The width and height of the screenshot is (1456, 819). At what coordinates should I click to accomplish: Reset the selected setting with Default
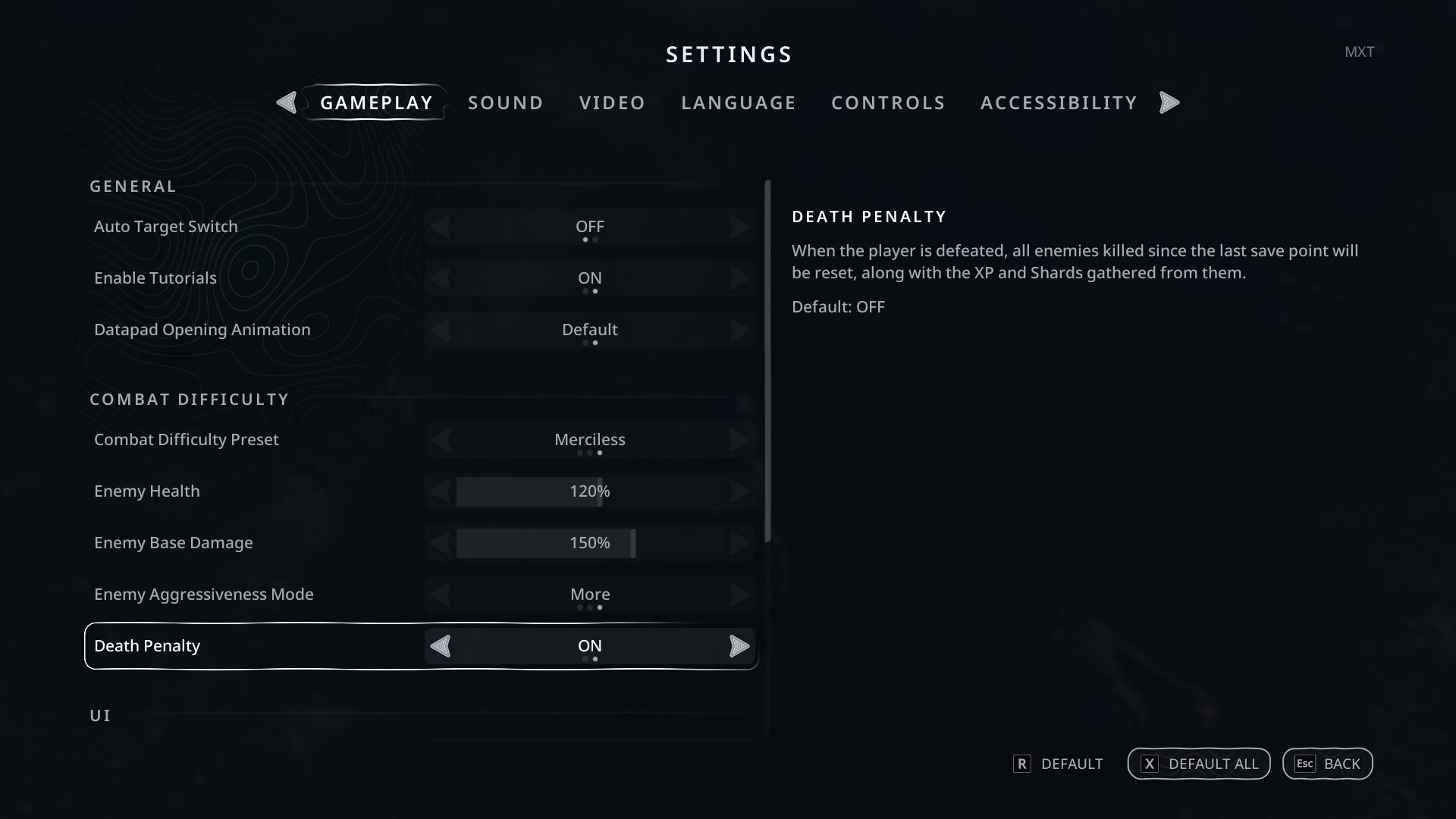[x=1058, y=764]
